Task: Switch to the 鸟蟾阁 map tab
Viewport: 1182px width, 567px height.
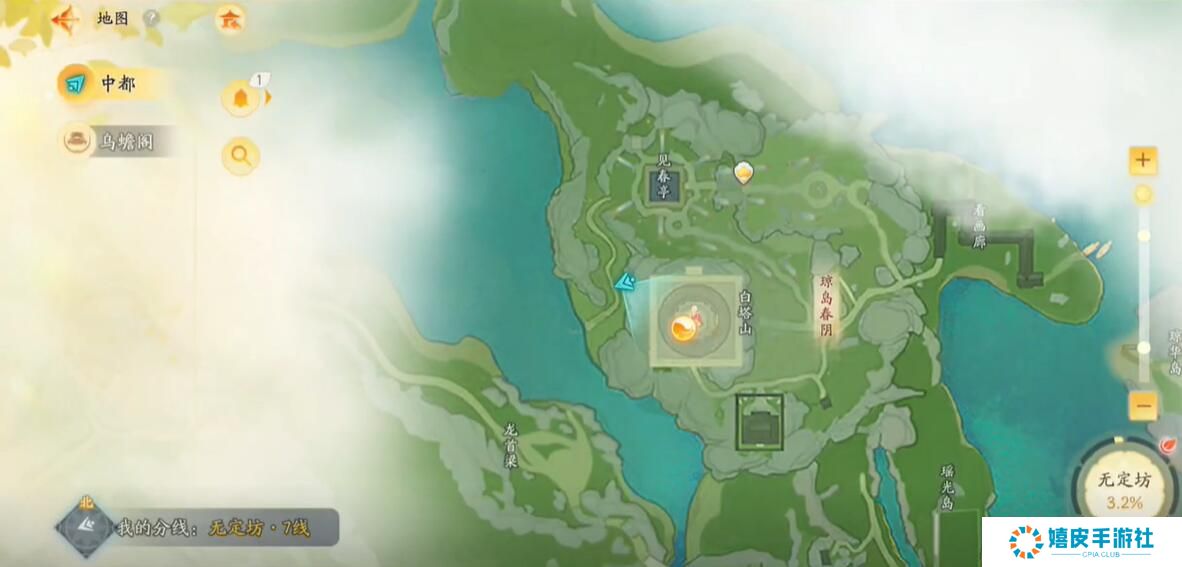Action: [x=115, y=142]
